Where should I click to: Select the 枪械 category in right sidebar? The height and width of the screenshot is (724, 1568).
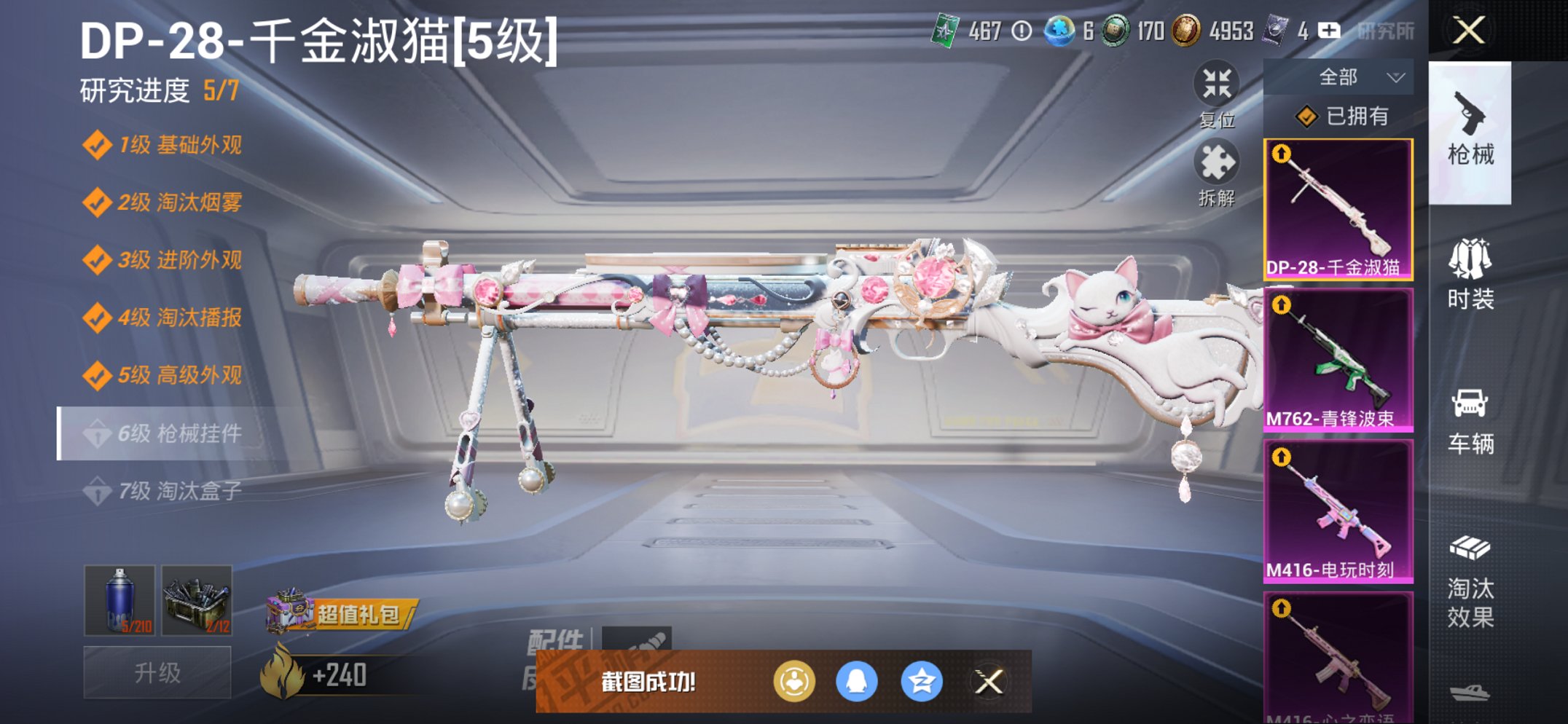pyautogui.click(x=1471, y=142)
